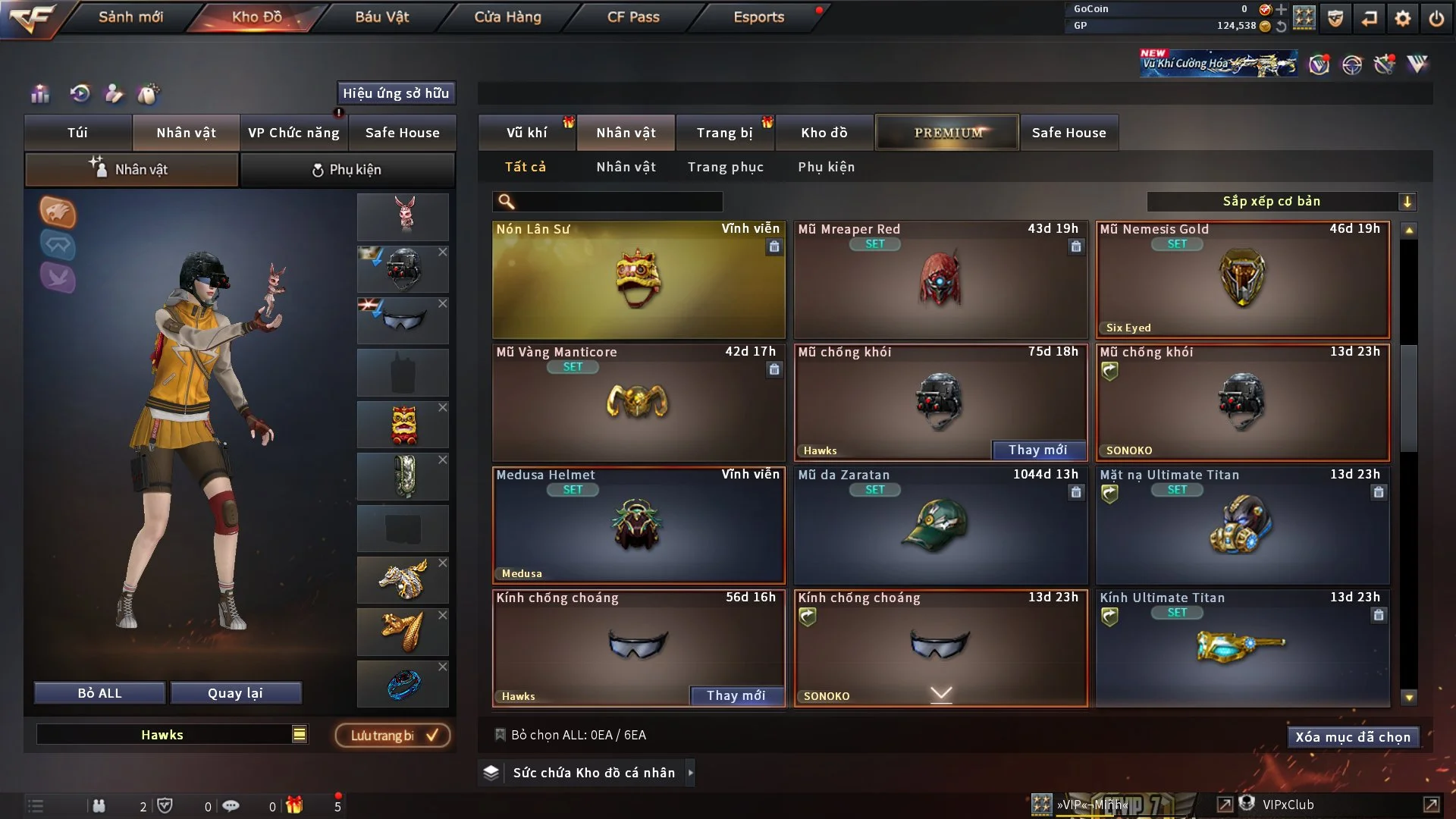Select the Nón Lân Sư item

[639, 279]
